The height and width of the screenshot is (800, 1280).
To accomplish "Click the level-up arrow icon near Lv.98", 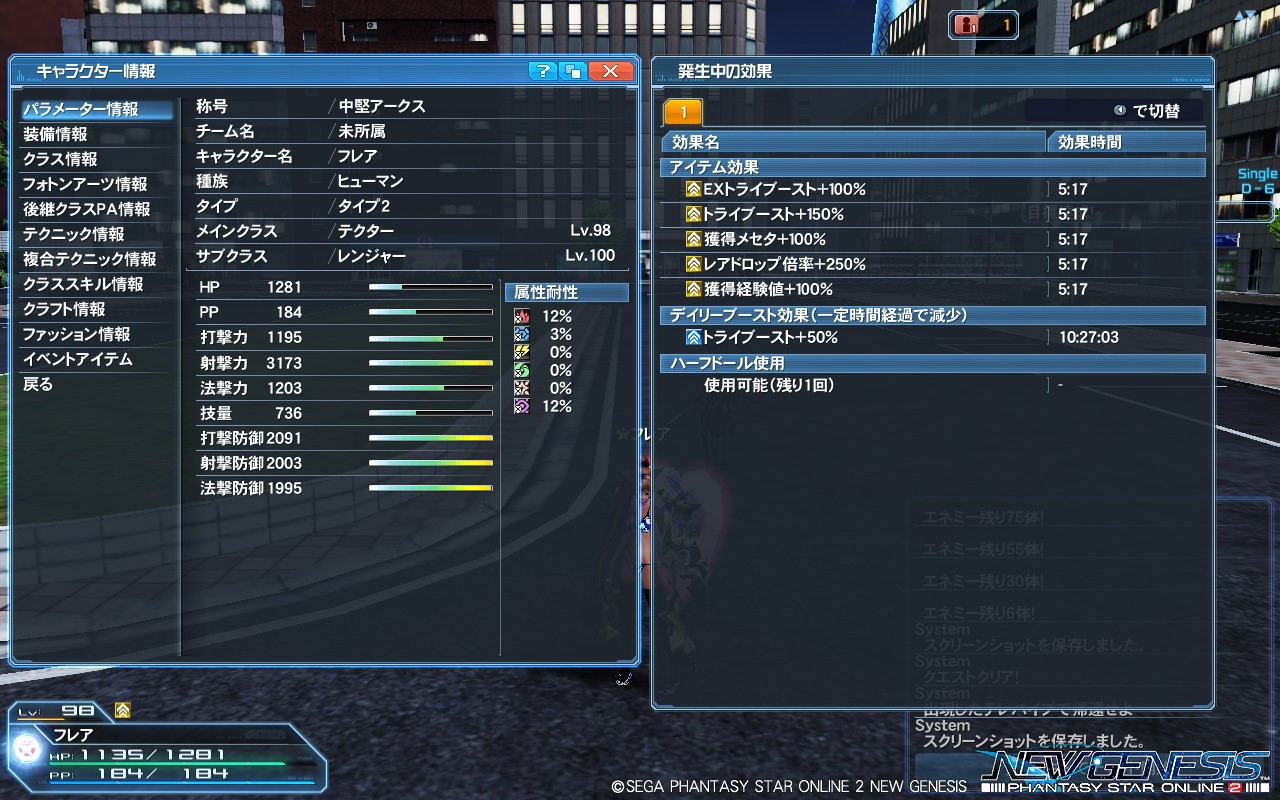I will tap(122, 710).
